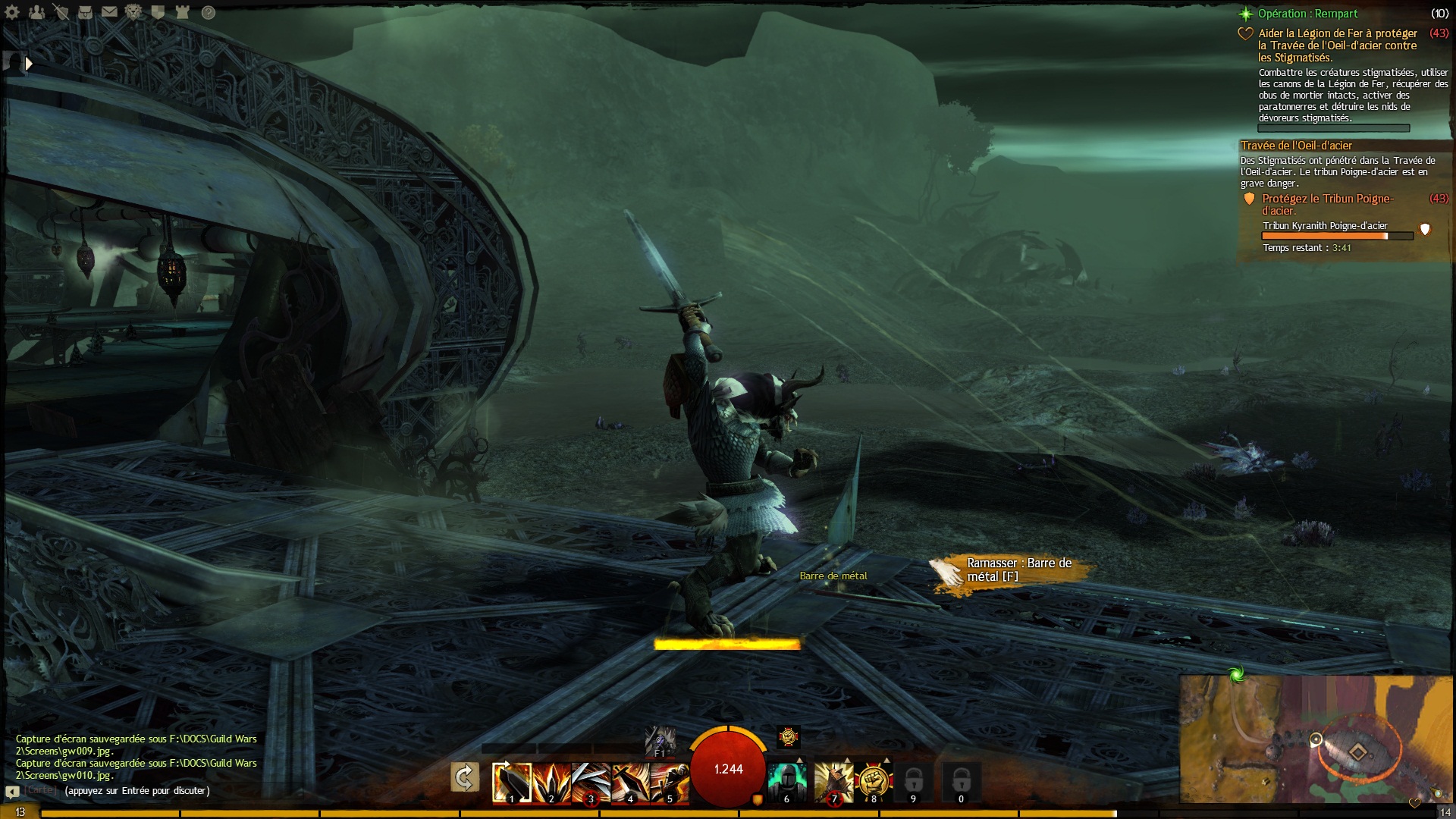Use the helmeted knight healing skill

point(786,782)
